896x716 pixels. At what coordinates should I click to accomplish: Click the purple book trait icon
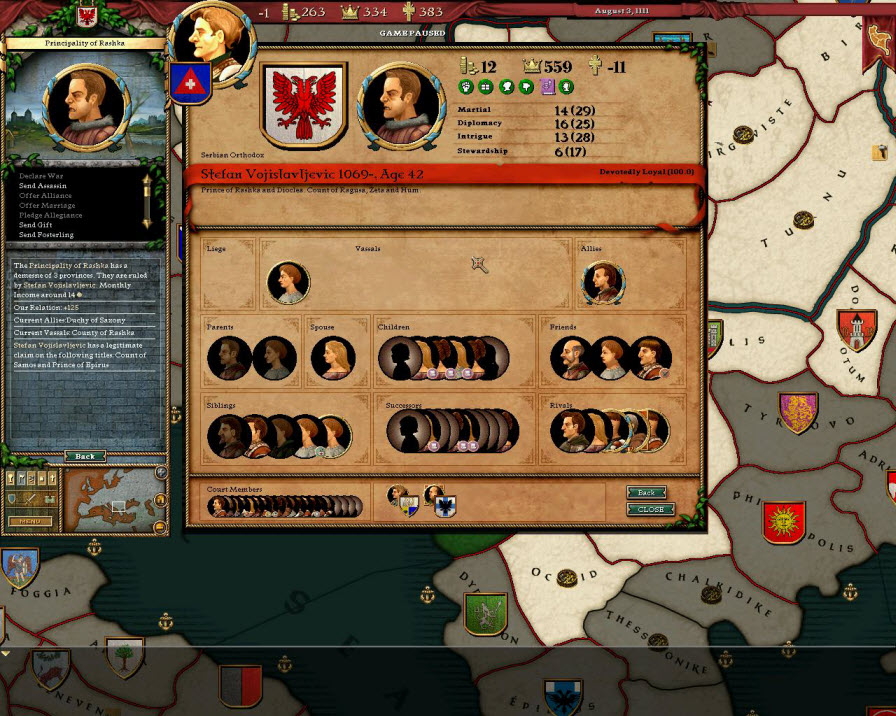click(547, 87)
